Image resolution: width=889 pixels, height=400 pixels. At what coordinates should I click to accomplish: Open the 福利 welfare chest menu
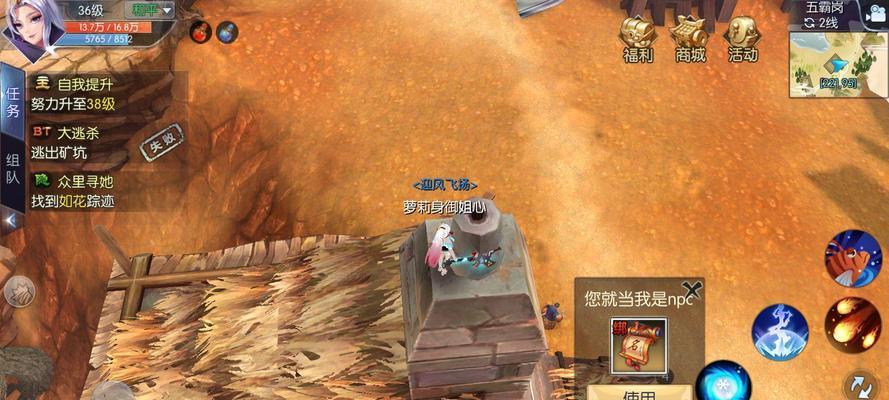click(x=638, y=38)
